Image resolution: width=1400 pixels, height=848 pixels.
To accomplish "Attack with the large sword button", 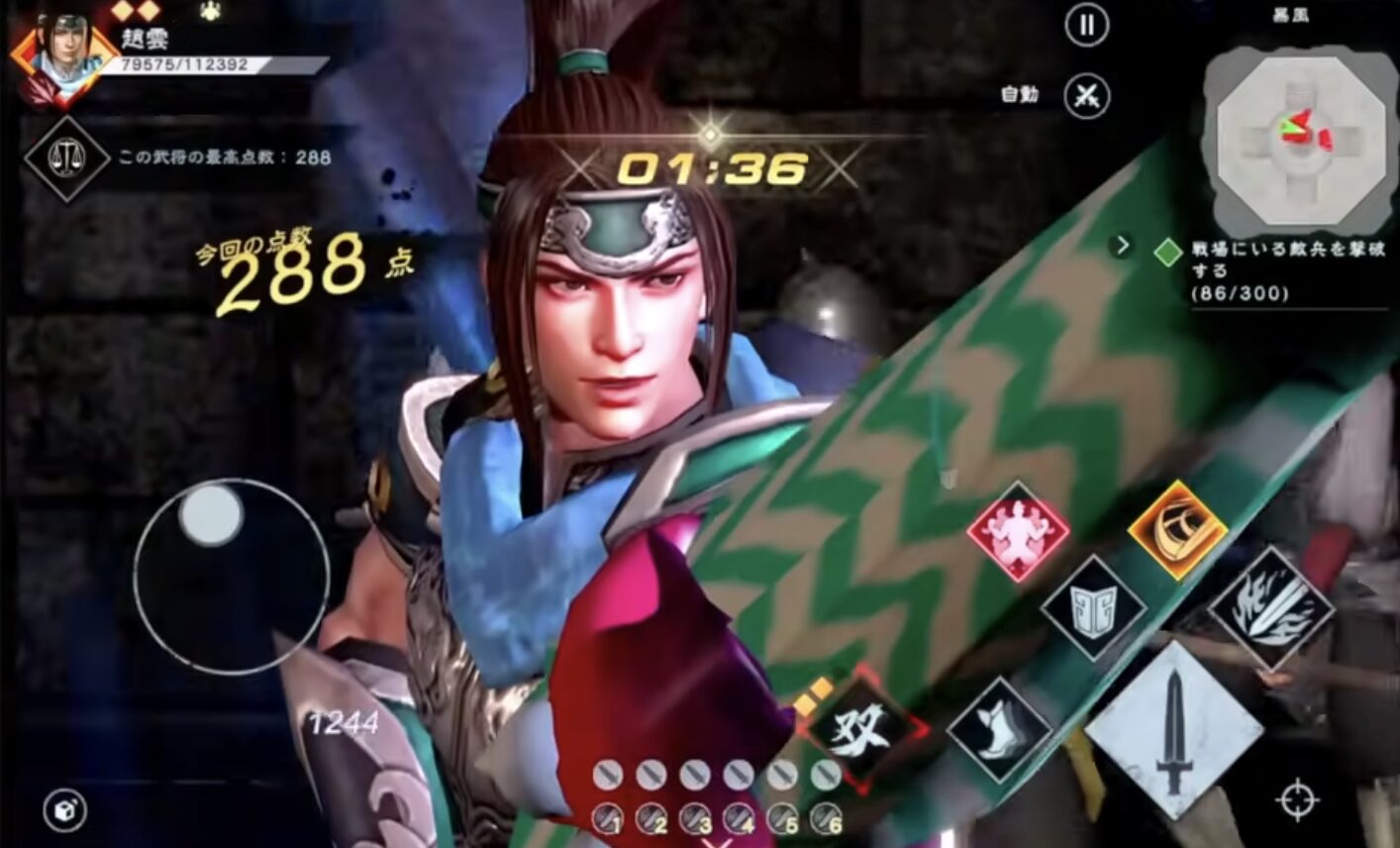I will 1174,729.
